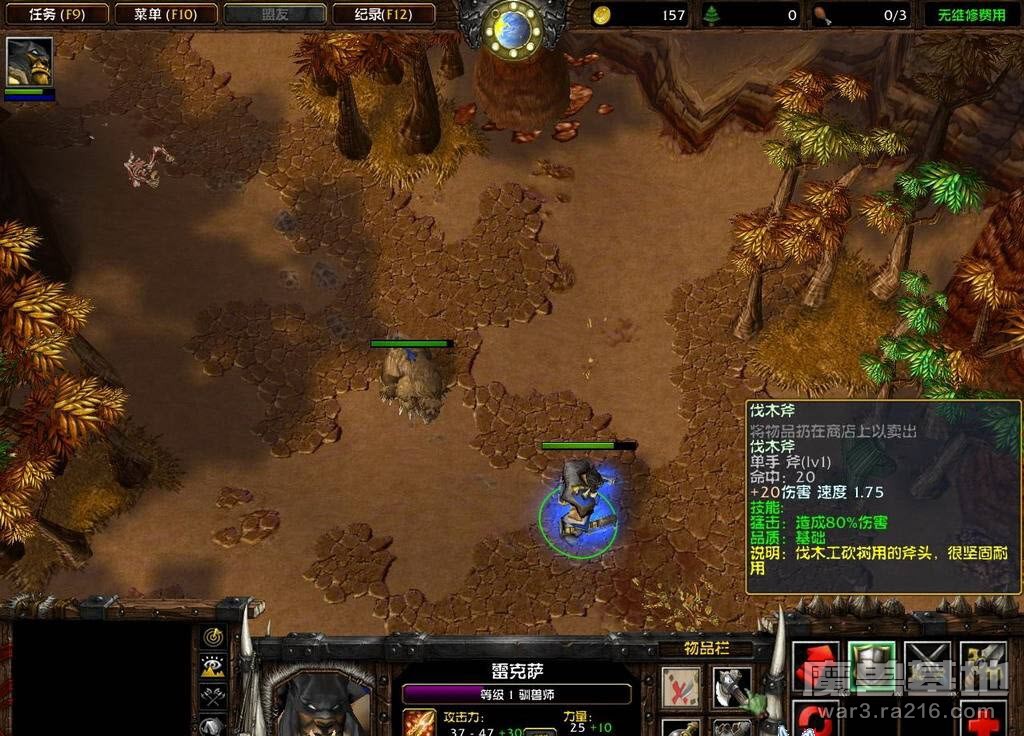This screenshot has width=1024, height=736.
Task: Select the axe item in inventory
Action: (733, 687)
